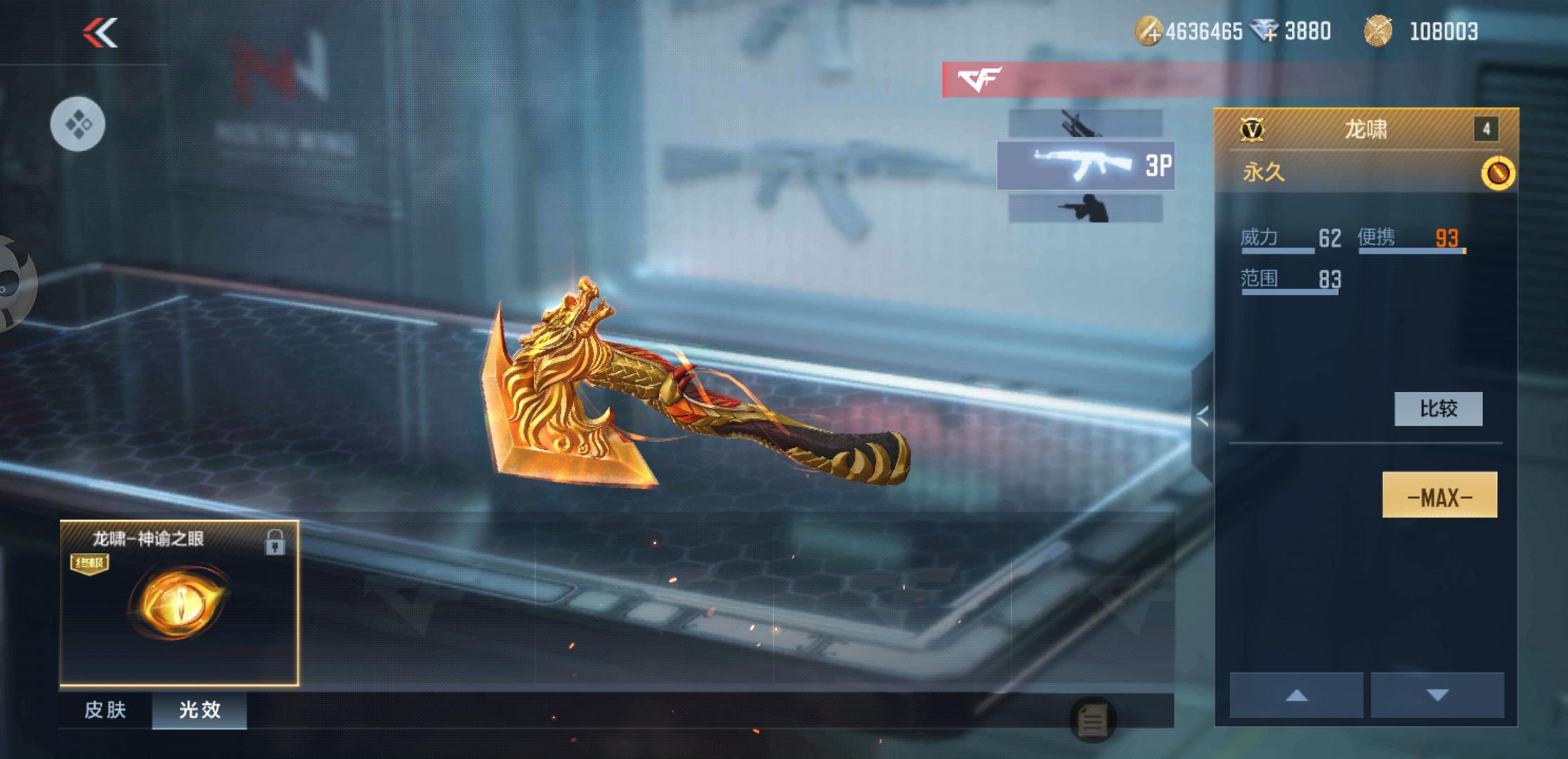Image resolution: width=1568 pixels, height=759 pixels.
Task: Choose the top mounted-gun view option
Action: pyautogui.click(x=1085, y=123)
